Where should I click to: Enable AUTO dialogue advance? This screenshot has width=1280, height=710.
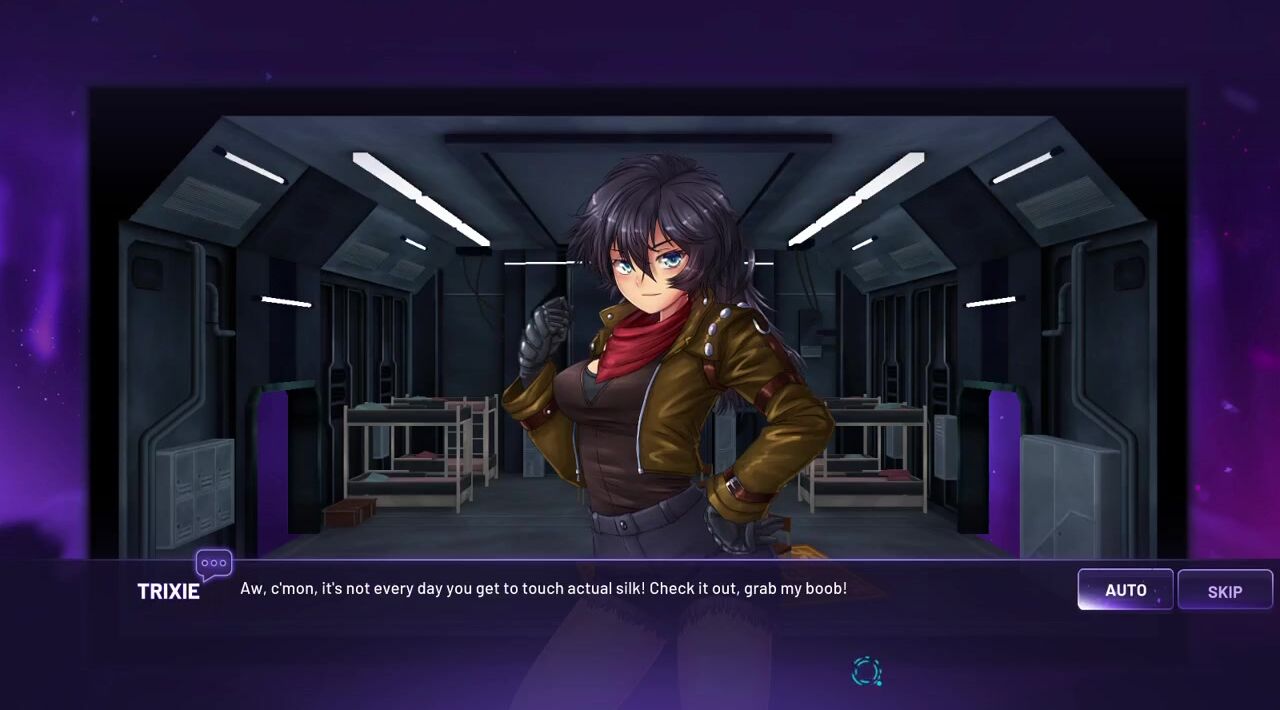(x=1125, y=590)
